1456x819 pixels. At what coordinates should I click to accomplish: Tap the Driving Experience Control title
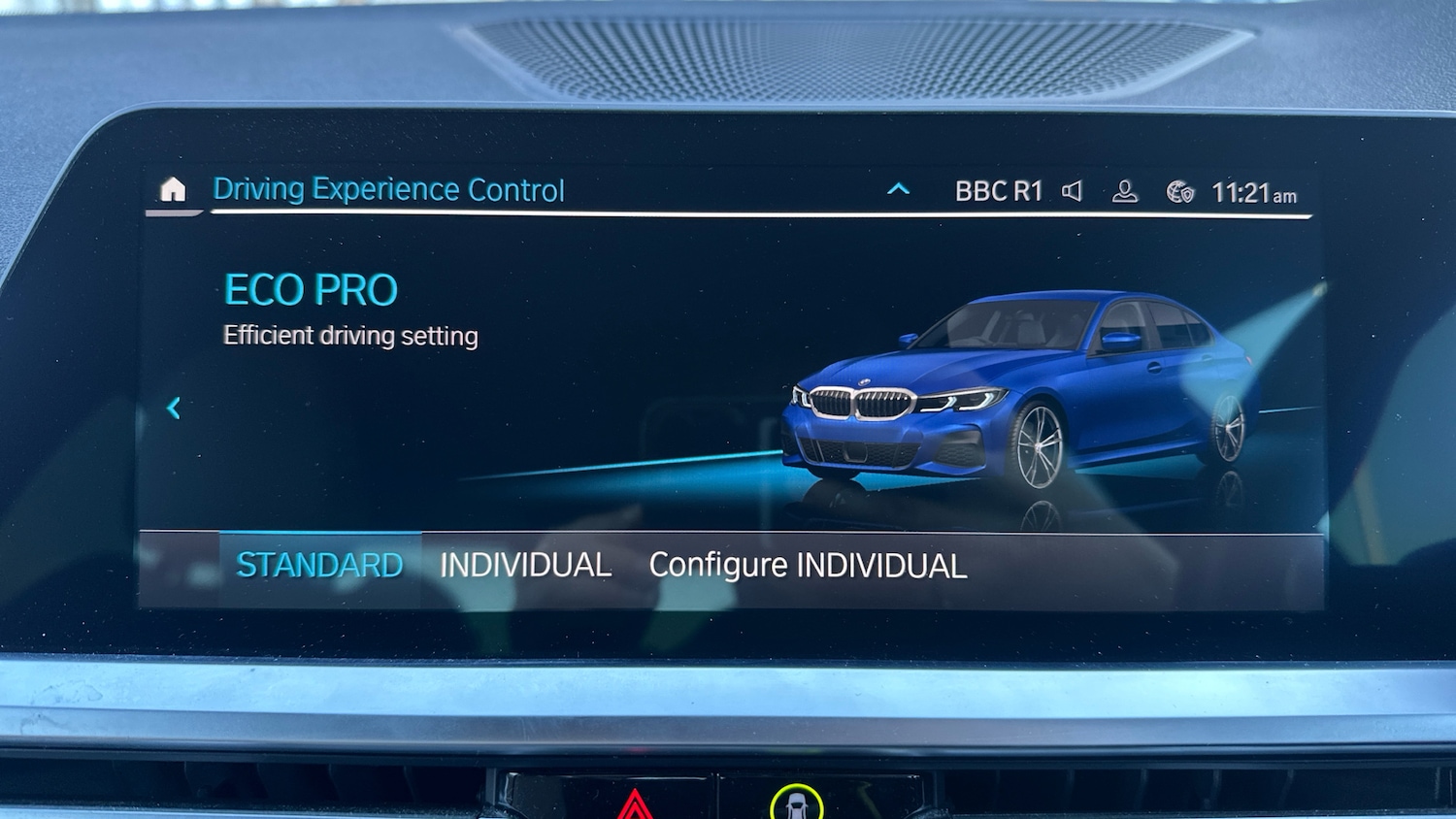(389, 188)
